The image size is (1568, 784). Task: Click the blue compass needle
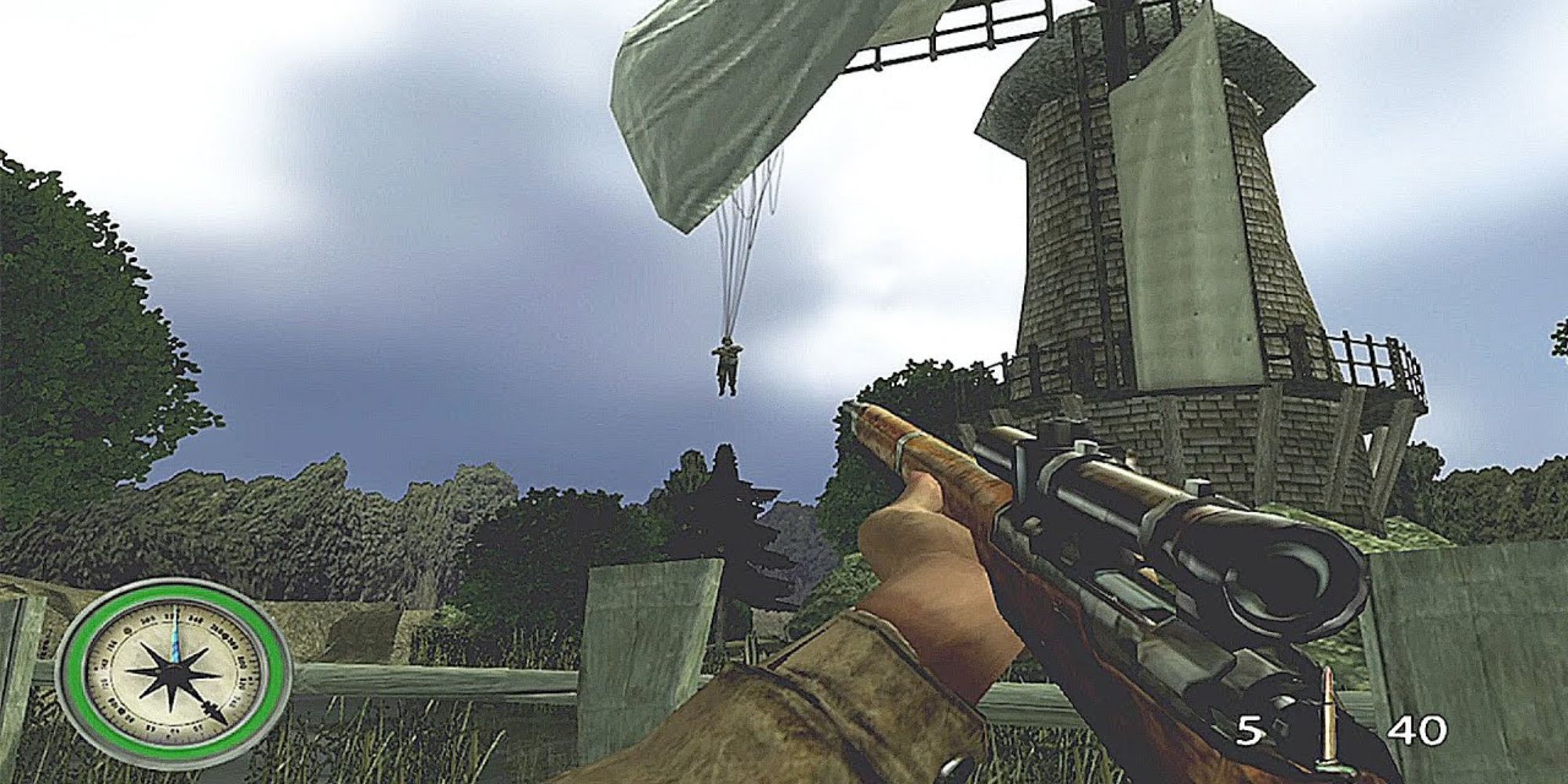pos(176,635)
